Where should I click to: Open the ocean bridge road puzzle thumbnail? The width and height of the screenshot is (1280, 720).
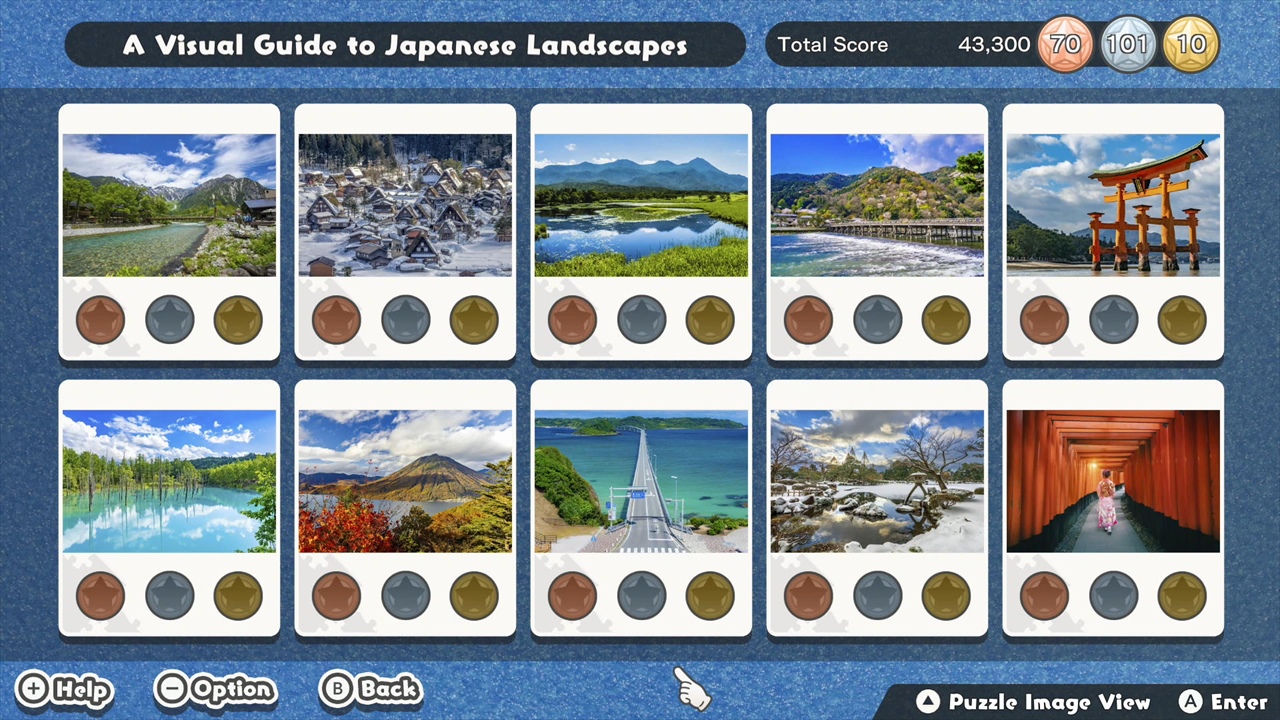[x=641, y=480]
